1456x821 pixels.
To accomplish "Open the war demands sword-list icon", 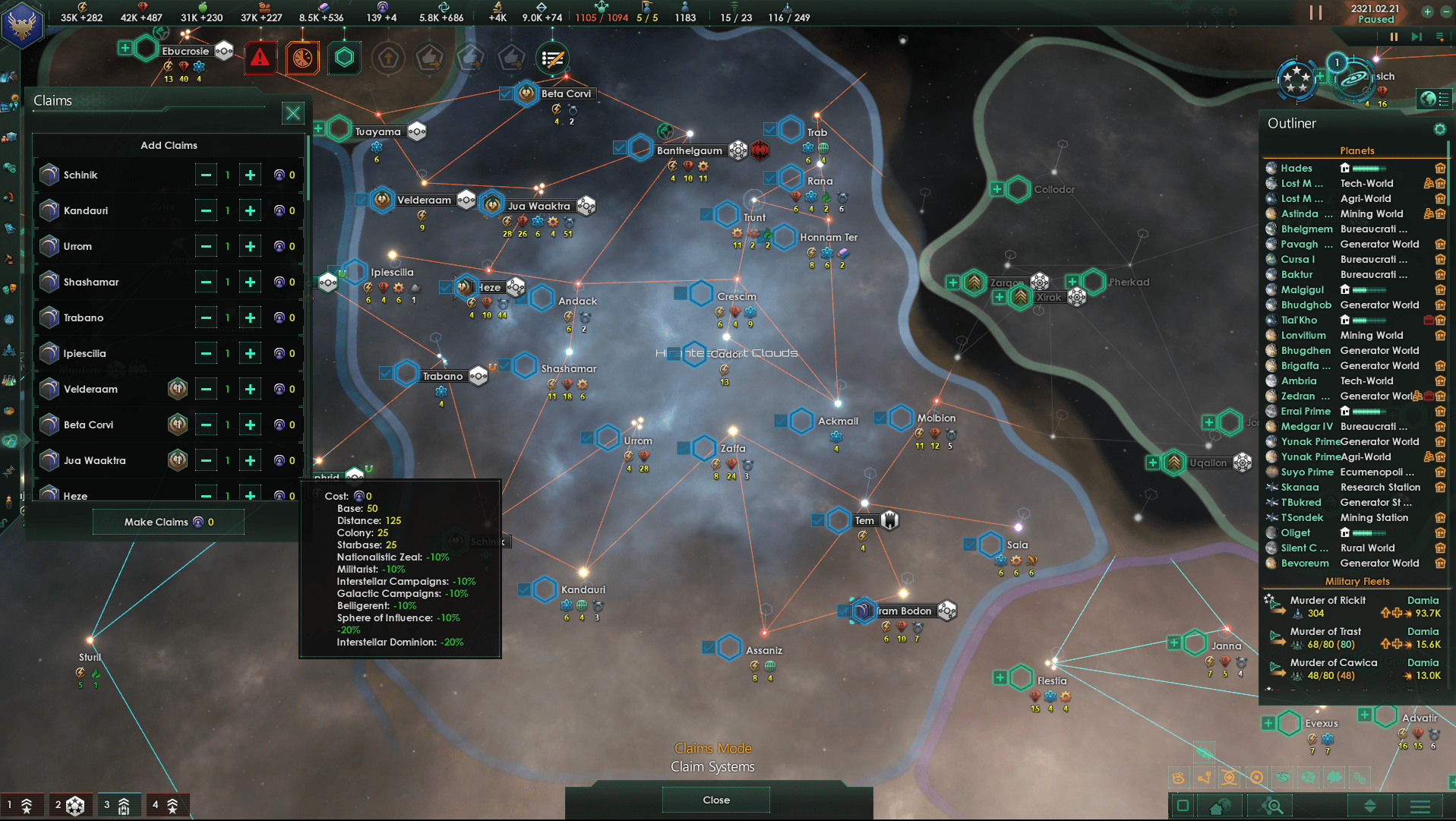I will [552, 58].
